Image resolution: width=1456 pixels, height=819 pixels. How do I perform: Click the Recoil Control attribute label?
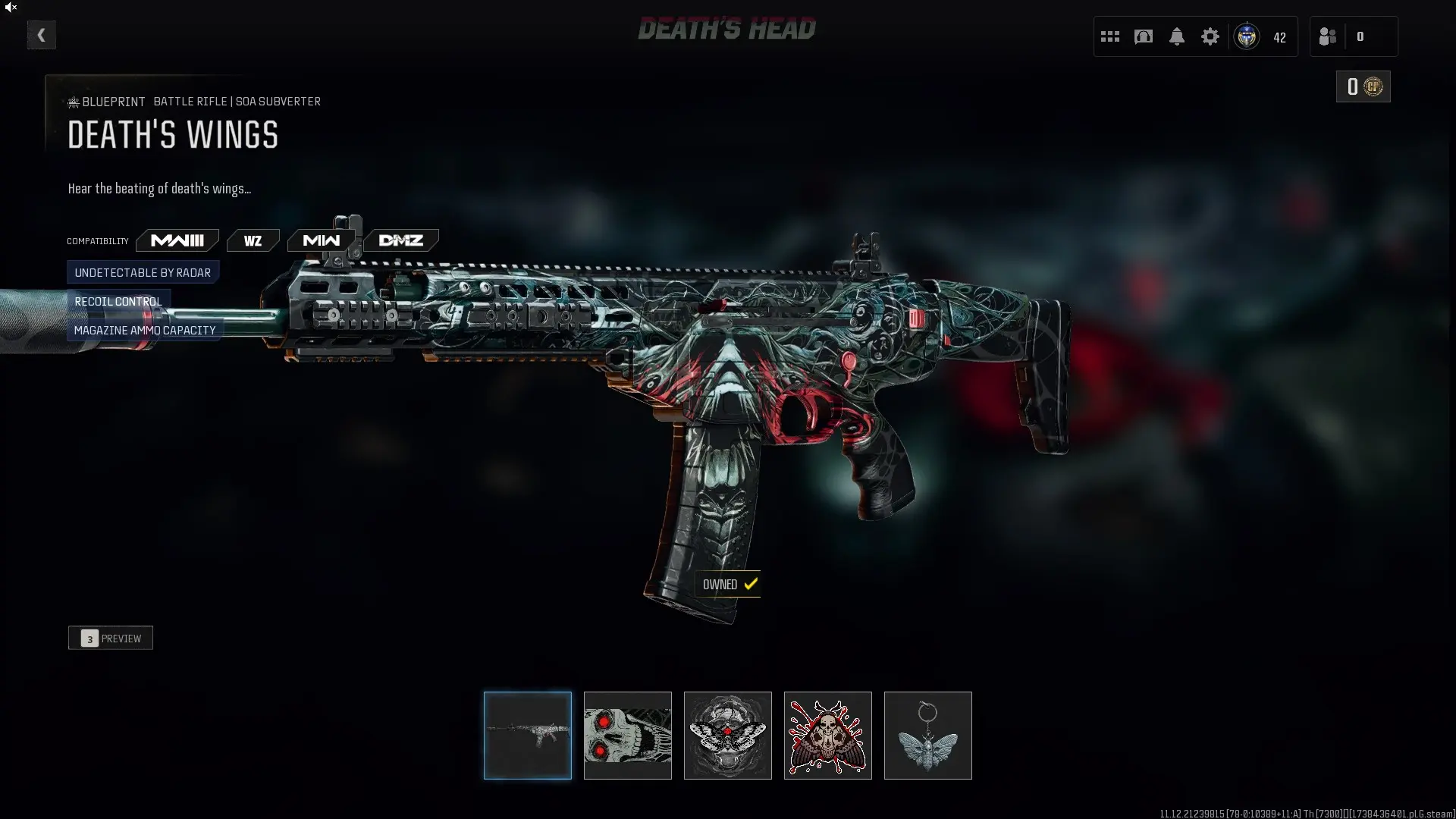[x=118, y=301]
